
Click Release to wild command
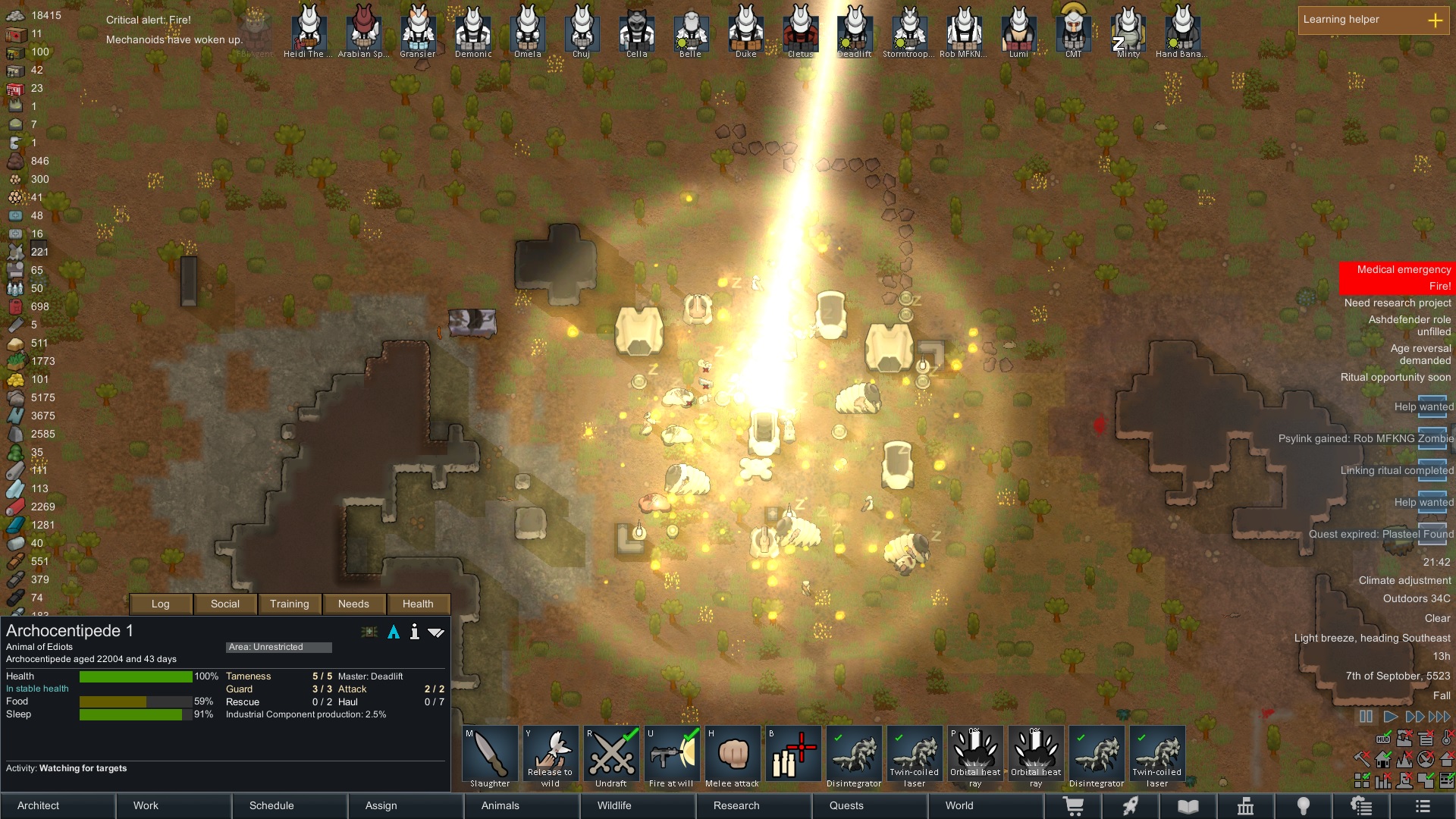(x=551, y=757)
